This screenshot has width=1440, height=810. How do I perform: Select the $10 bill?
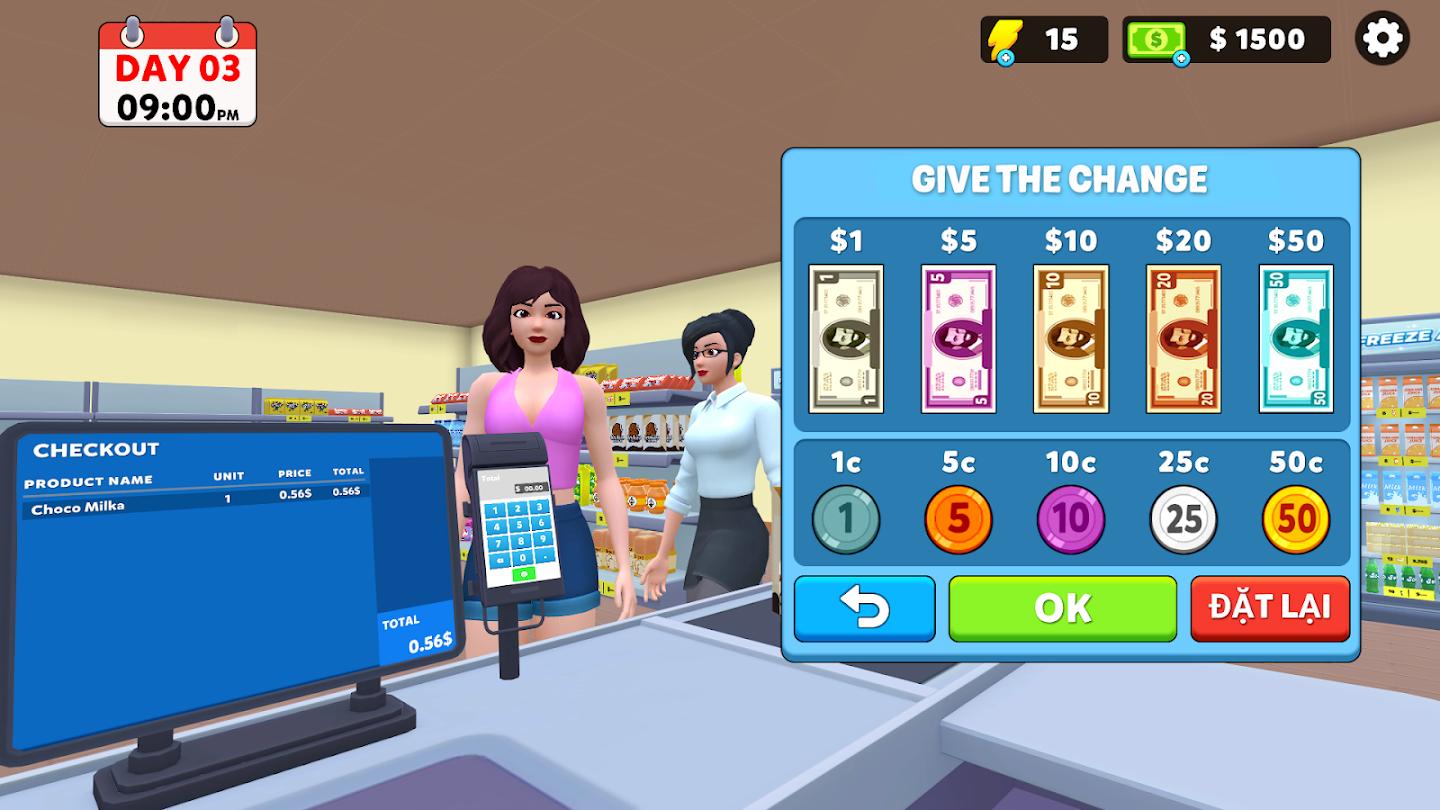1070,338
